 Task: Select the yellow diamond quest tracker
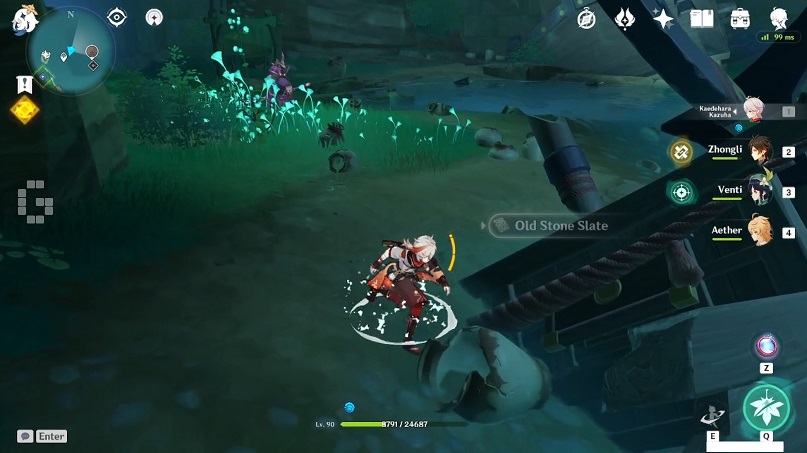[24, 110]
